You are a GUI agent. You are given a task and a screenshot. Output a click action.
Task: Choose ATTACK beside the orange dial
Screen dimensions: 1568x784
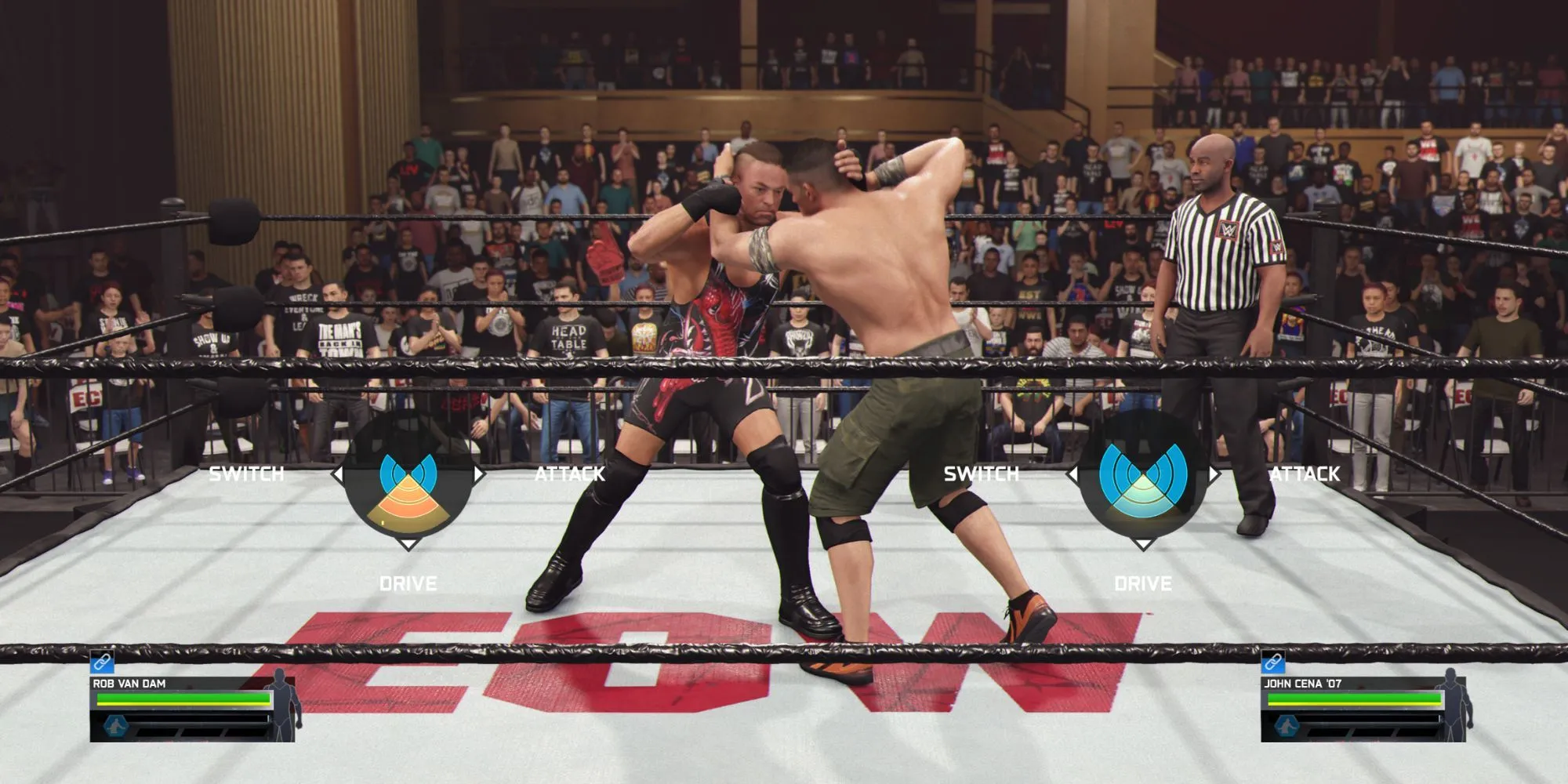tap(570, 474)
